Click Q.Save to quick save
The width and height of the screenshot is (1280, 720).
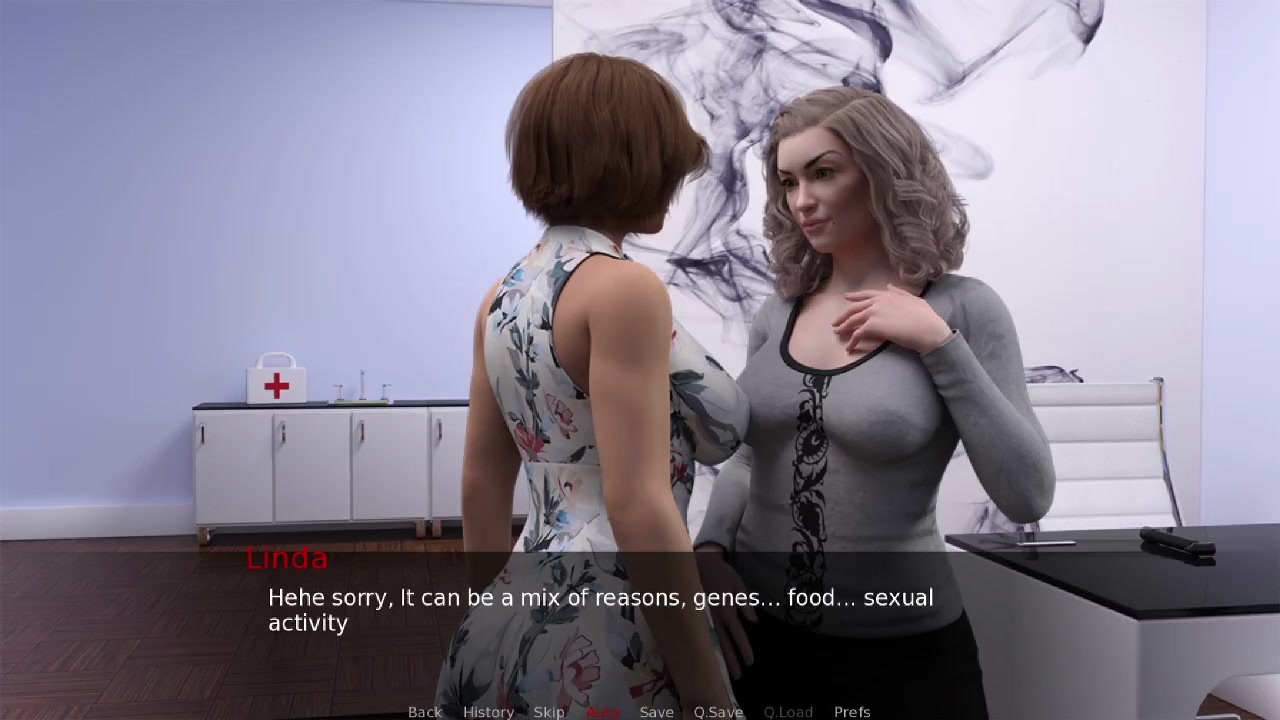(718, 712)
